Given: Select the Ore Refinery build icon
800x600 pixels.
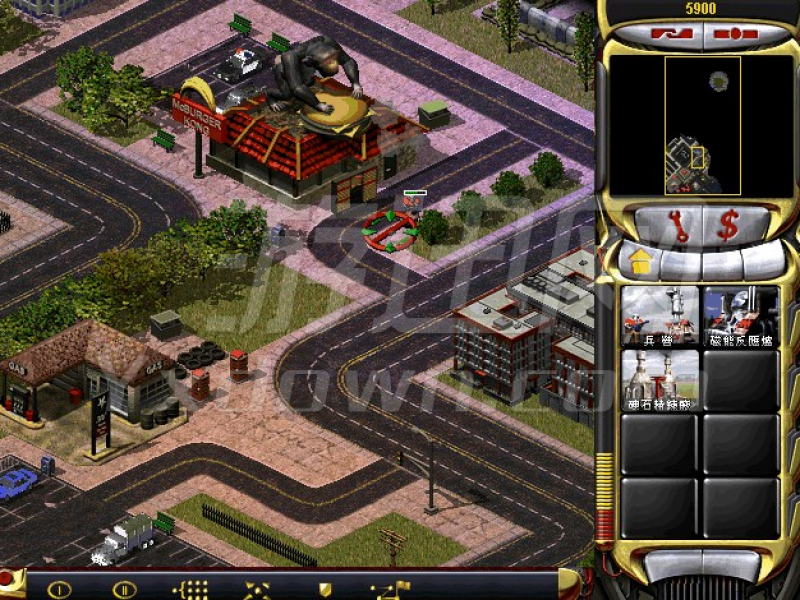Looking at the screenshot, I should (x=660, y=380).
